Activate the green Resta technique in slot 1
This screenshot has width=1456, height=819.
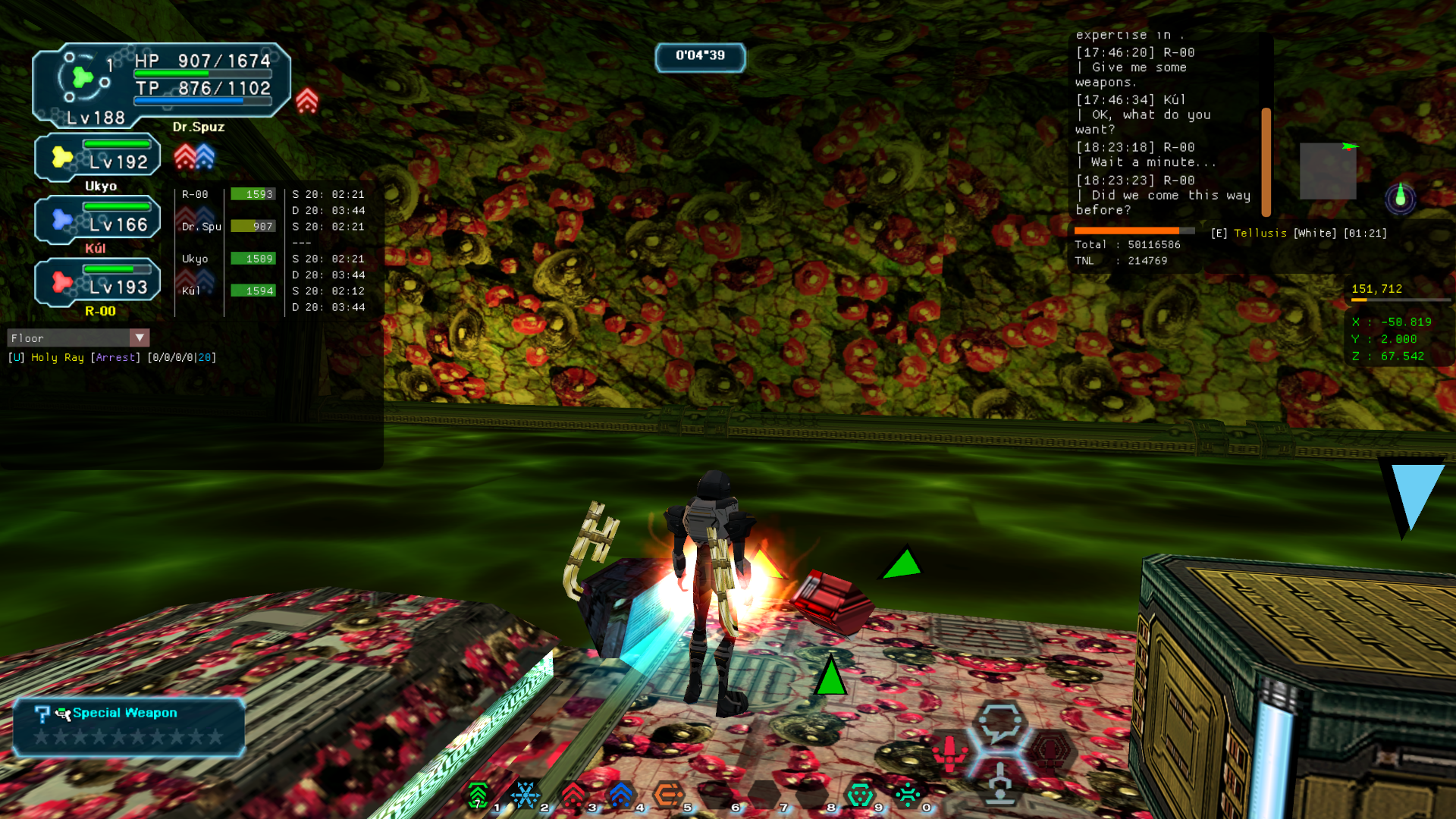[x=479, y=795]
